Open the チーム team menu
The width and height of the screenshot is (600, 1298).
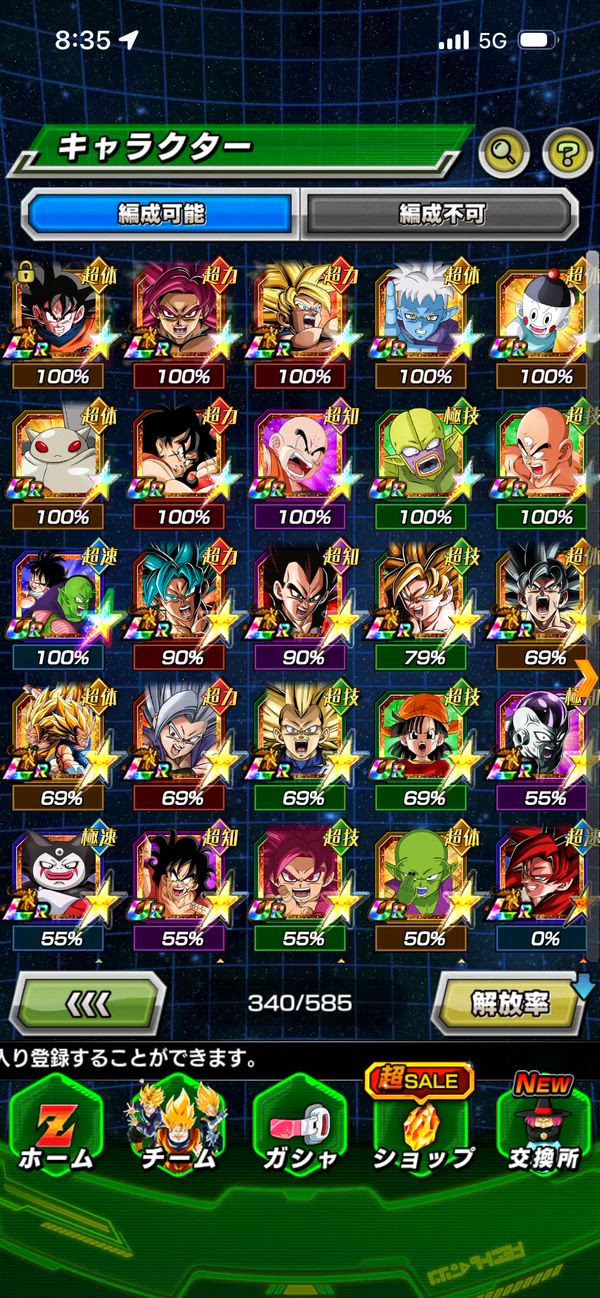point(177,1125)
